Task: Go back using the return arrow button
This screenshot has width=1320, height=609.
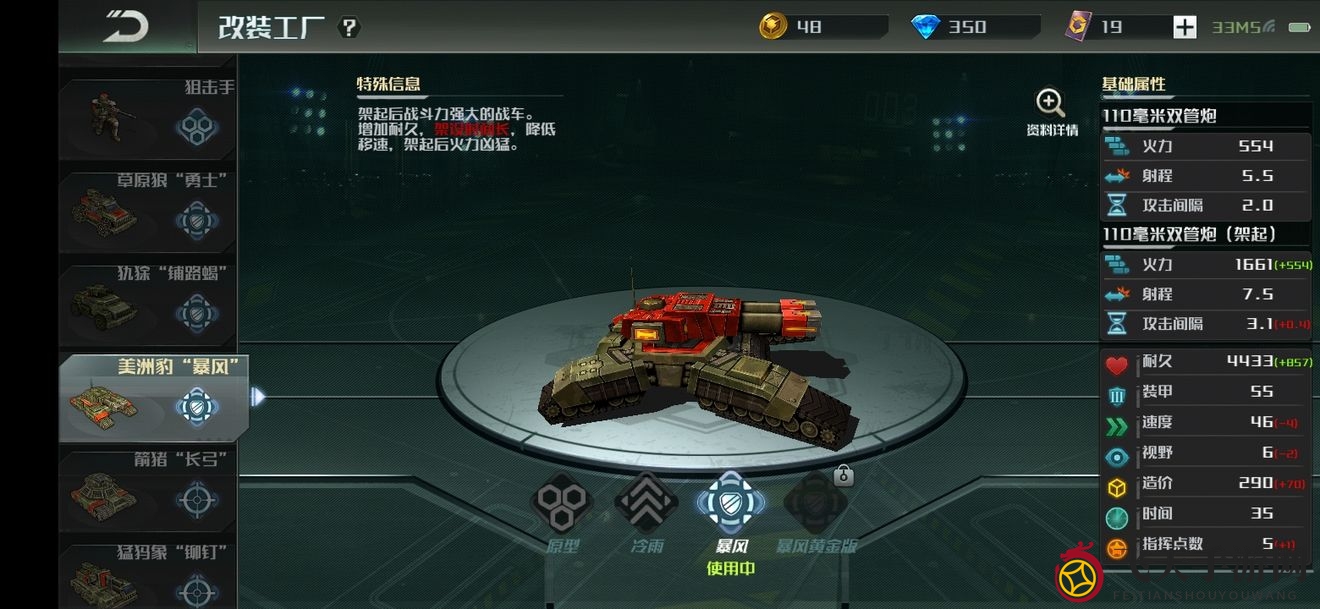Action: (126, 26)
